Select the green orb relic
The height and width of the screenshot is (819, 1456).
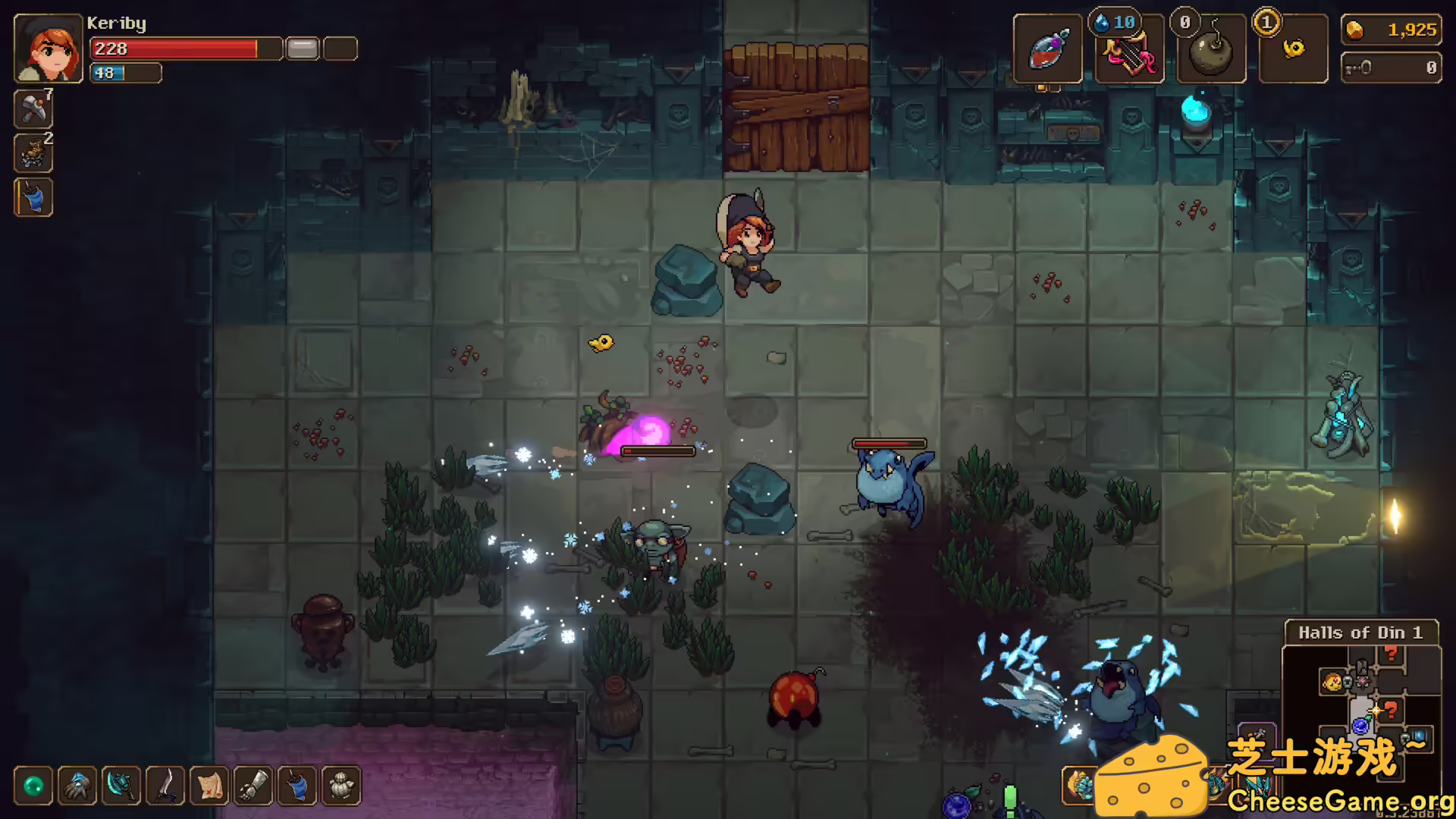coord(33,786)
